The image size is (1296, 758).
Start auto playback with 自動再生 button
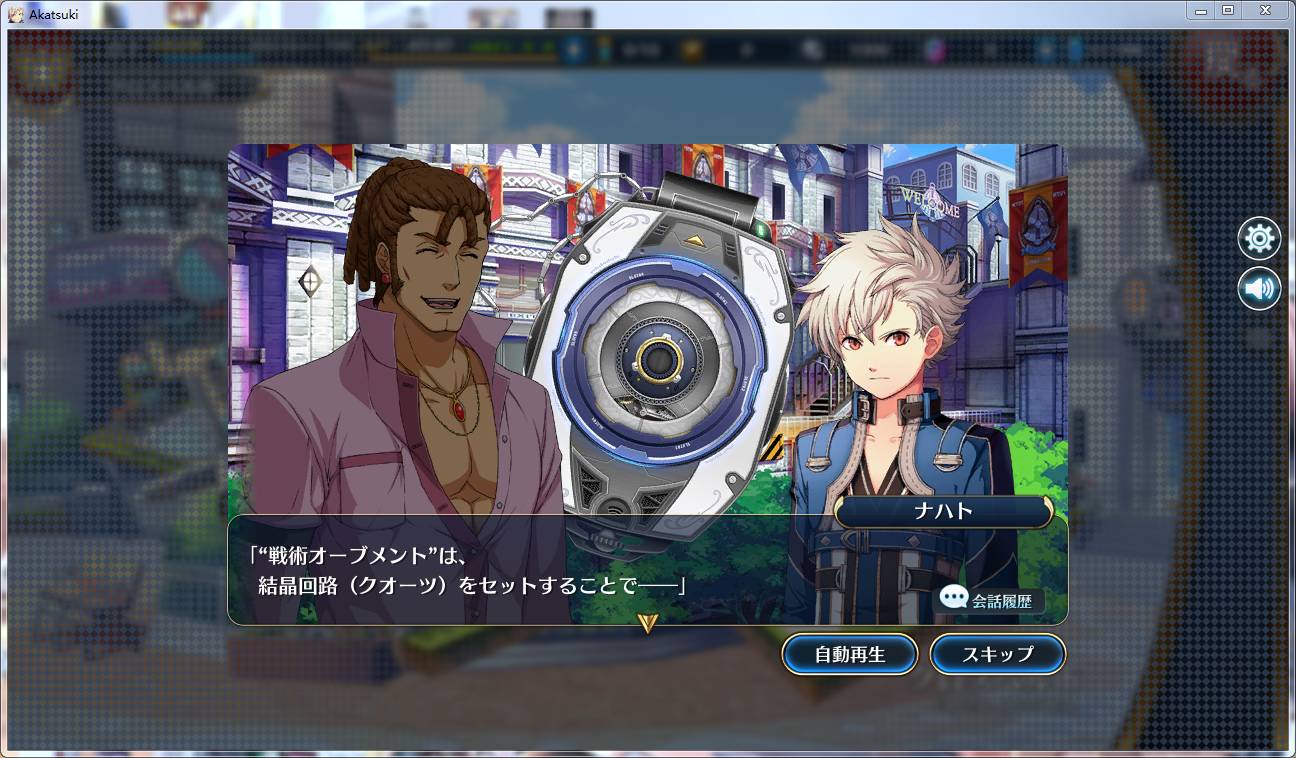click(849, 654)
